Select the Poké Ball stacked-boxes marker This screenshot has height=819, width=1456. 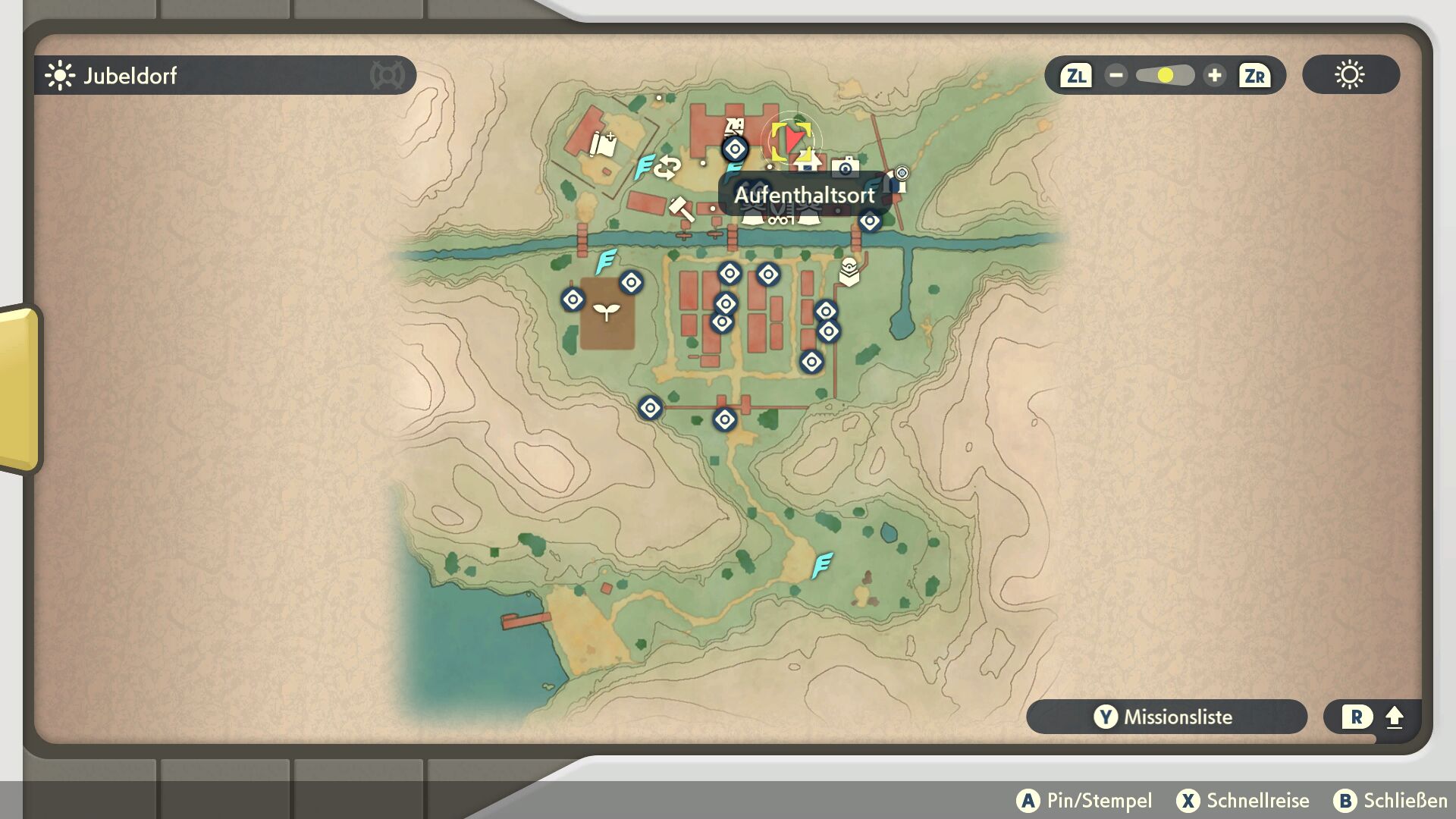849,271
